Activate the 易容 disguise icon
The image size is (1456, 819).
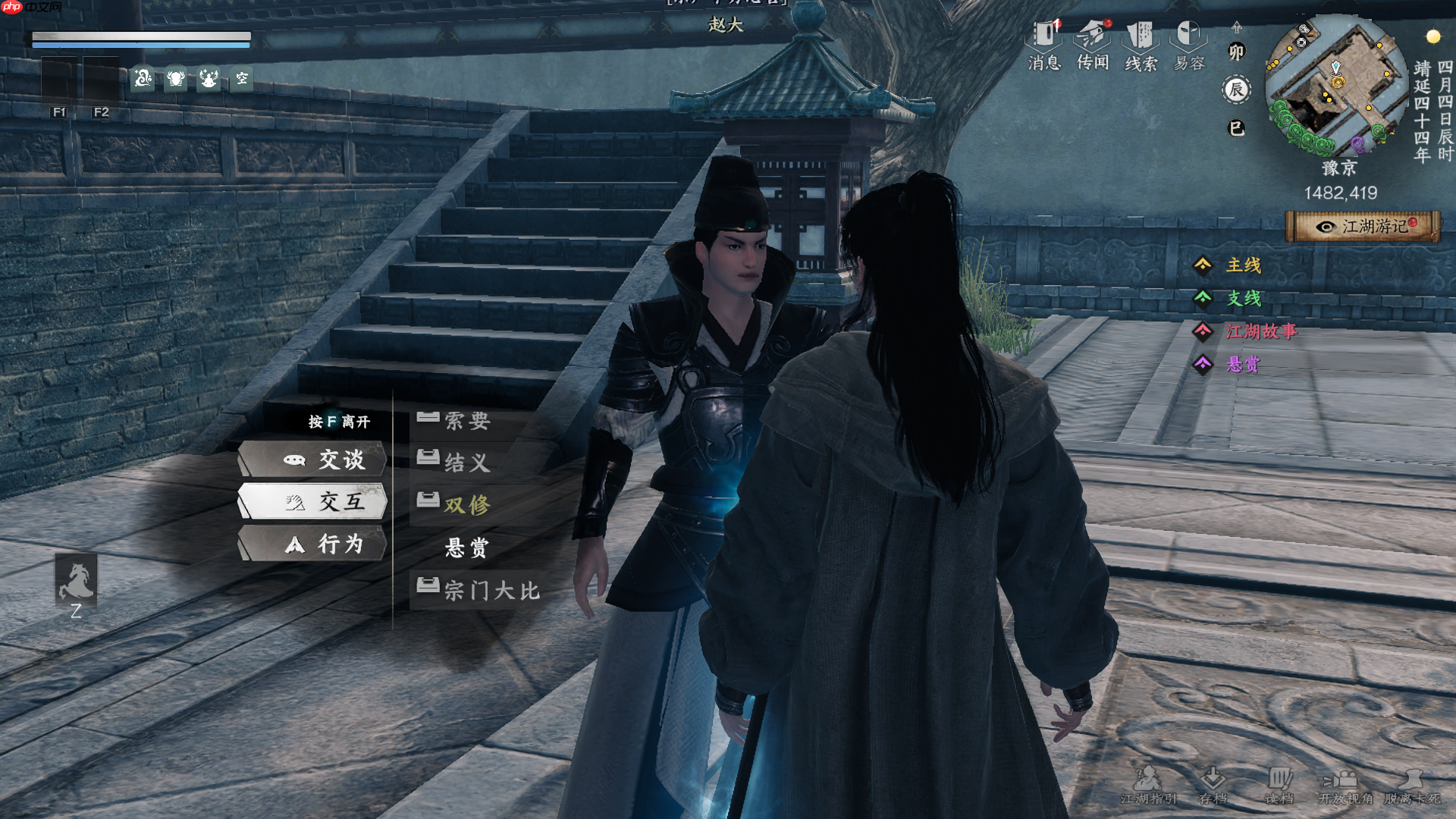1189,45
